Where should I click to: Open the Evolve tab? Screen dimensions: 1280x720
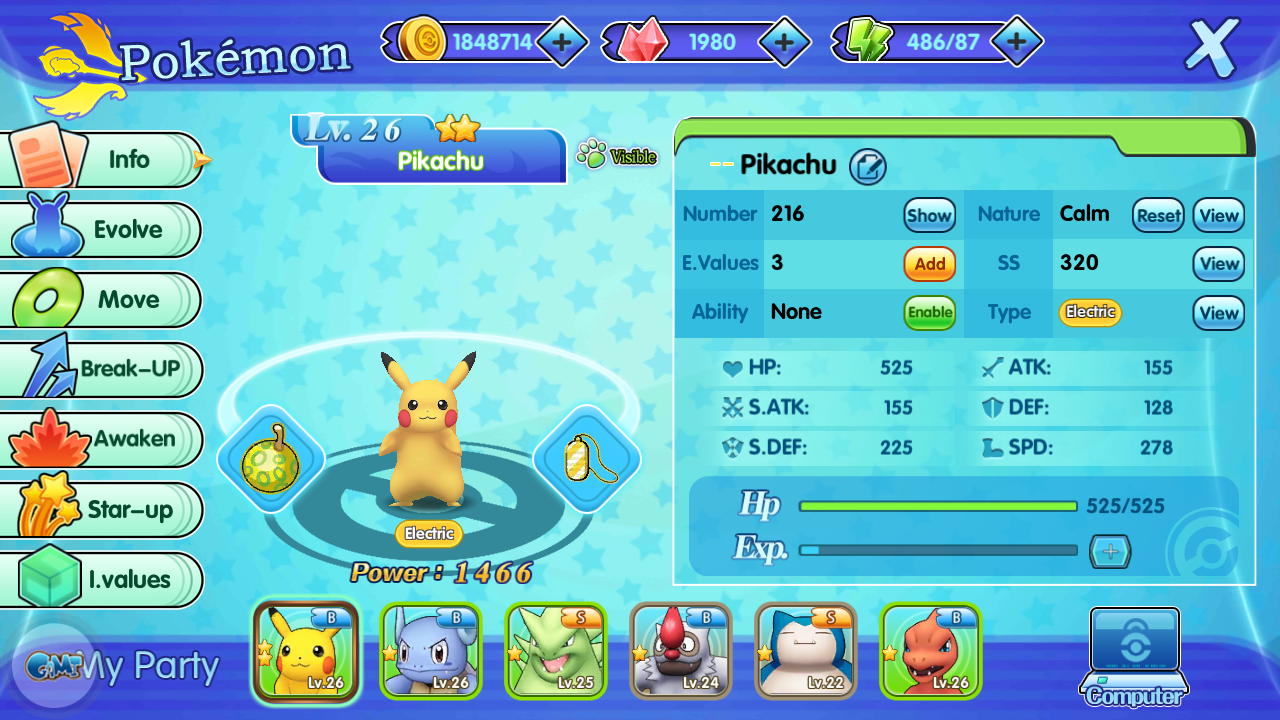104,230
